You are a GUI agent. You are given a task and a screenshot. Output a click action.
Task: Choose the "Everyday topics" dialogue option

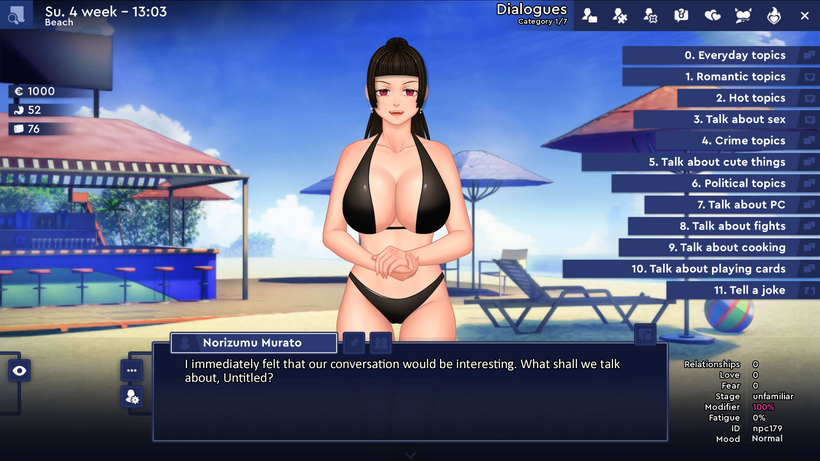(734, 55)
